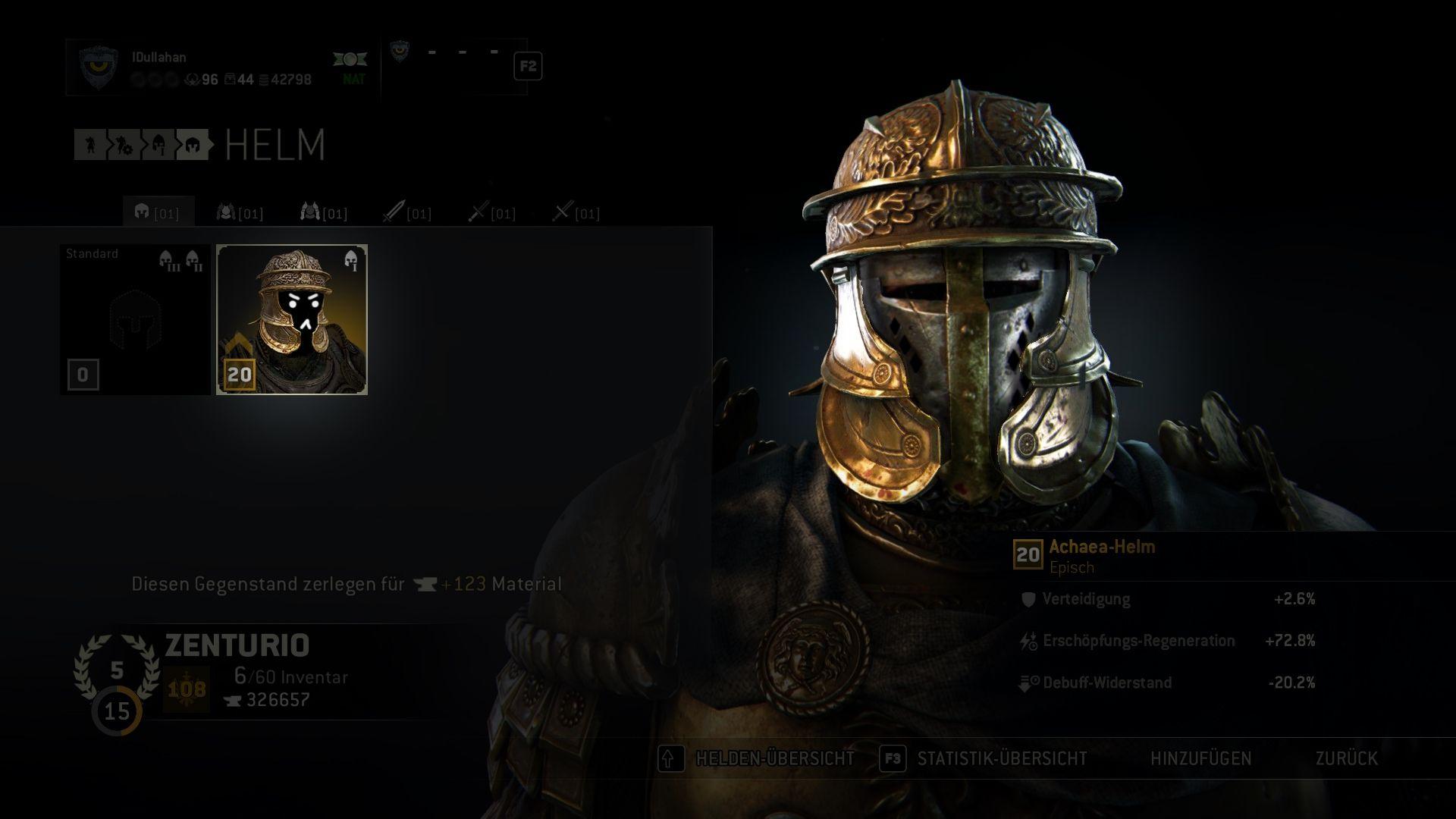Image resolution: width=1456 pixels, height=819 pixels.
Task: Click the Verteidigung shield stat icon
Action: click(x=1028, y=599)
